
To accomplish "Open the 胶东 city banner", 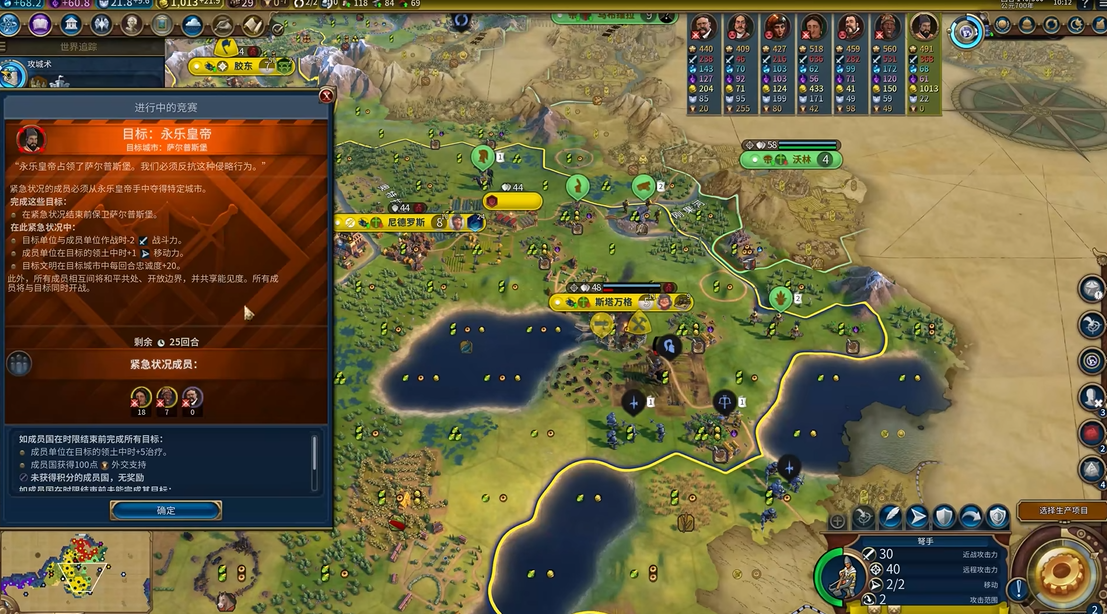I will pos(243,66).
